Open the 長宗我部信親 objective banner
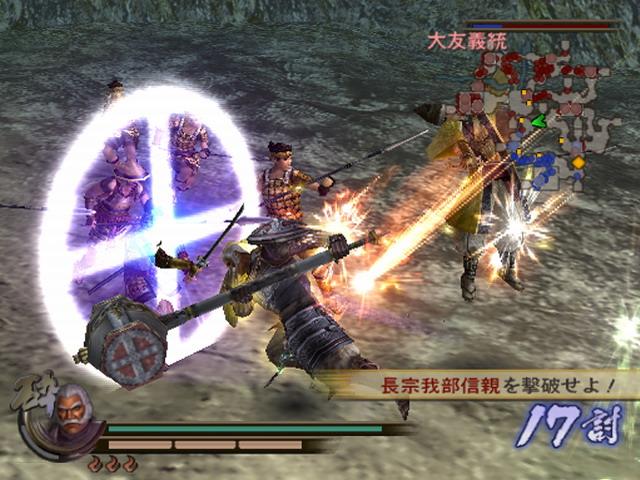This screenshot has height=480, width=640. 496,385
